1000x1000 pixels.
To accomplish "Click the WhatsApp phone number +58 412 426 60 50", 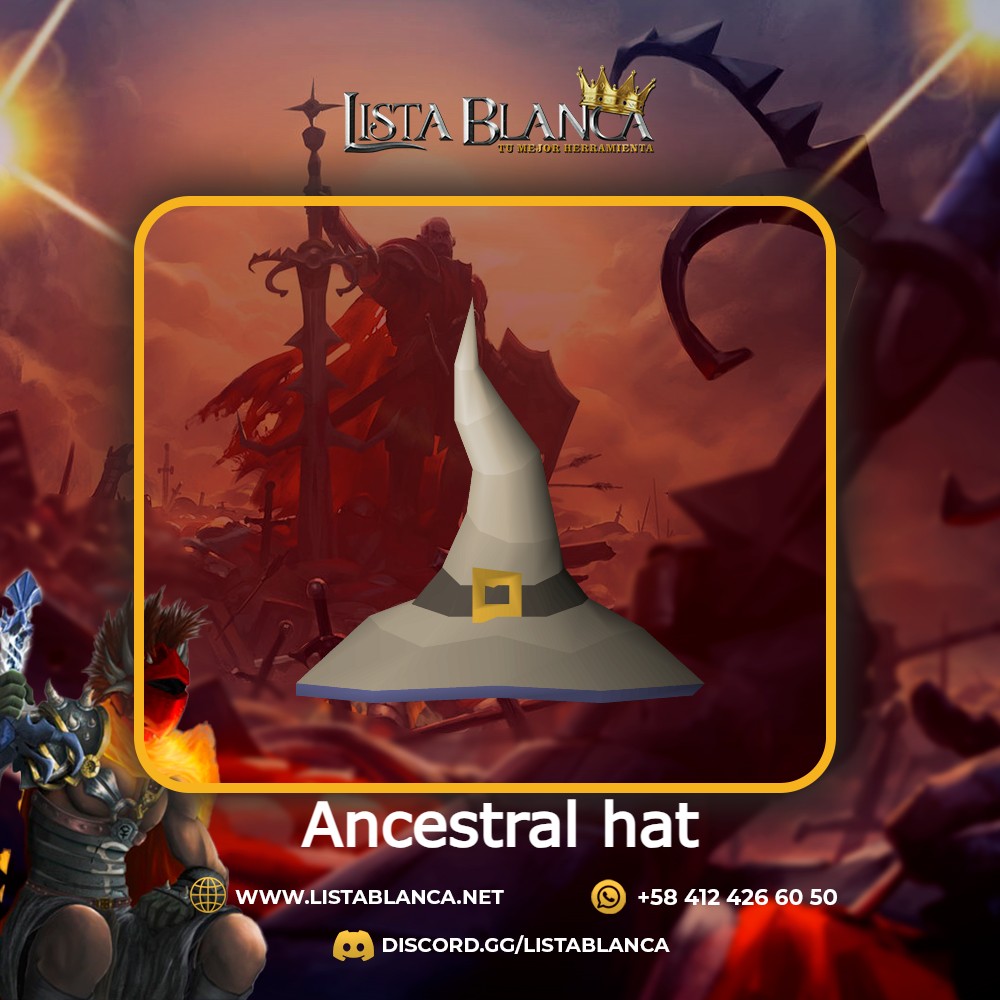I will point(736,897).
